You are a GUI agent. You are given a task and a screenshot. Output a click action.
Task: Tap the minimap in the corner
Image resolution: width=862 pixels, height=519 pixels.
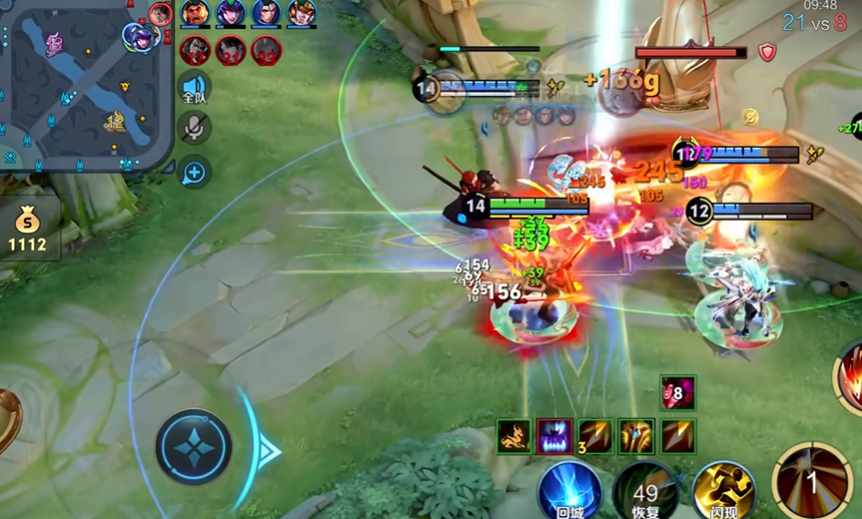(85, 85)
